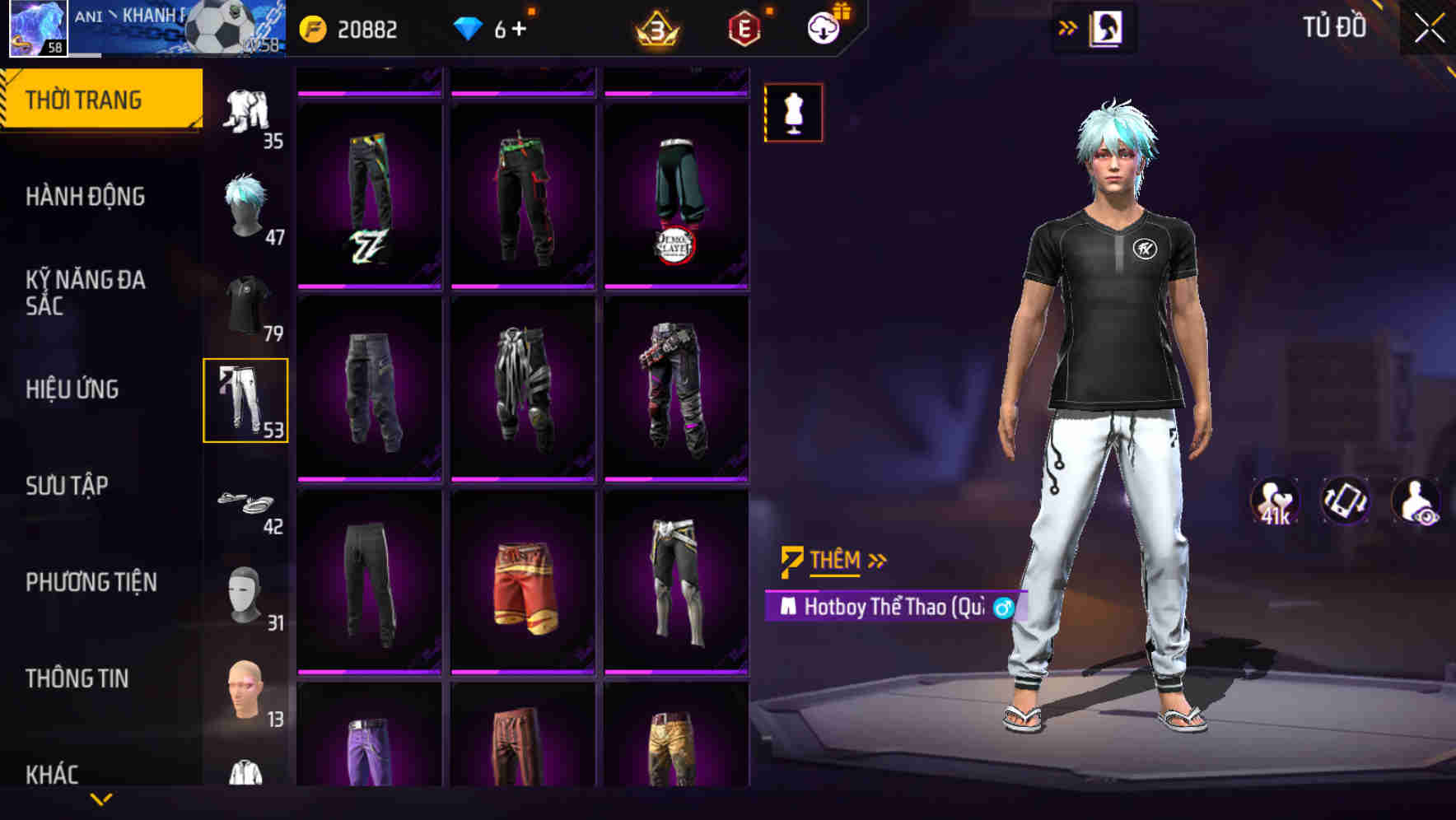Open the rank badge showing level 3
The width and height of the screenshot is (1456, 820).
pos(656,29)
